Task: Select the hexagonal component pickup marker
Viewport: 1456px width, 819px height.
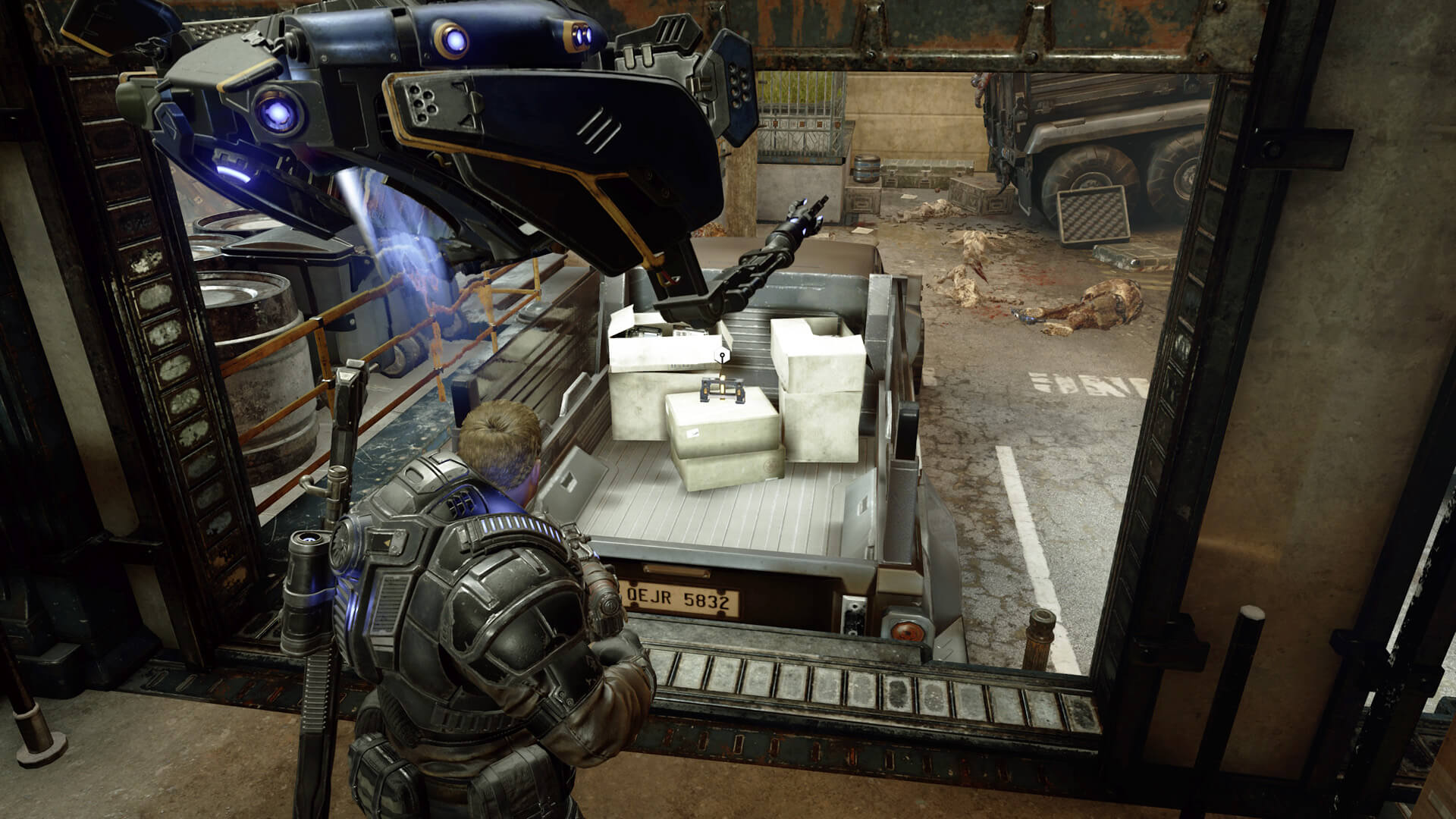Action: point(723,353)
